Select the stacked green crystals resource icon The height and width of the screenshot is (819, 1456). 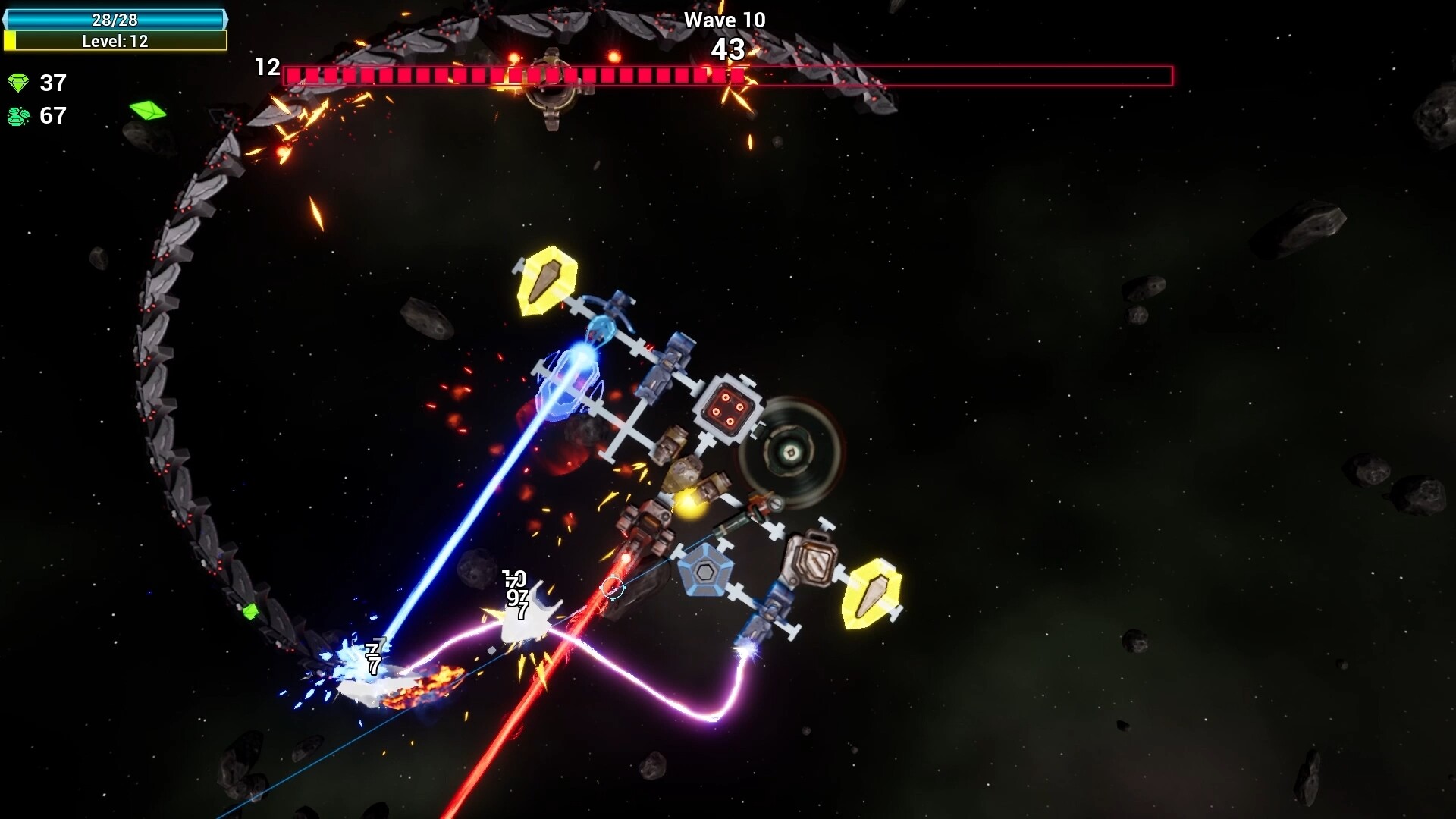(18, 116)
